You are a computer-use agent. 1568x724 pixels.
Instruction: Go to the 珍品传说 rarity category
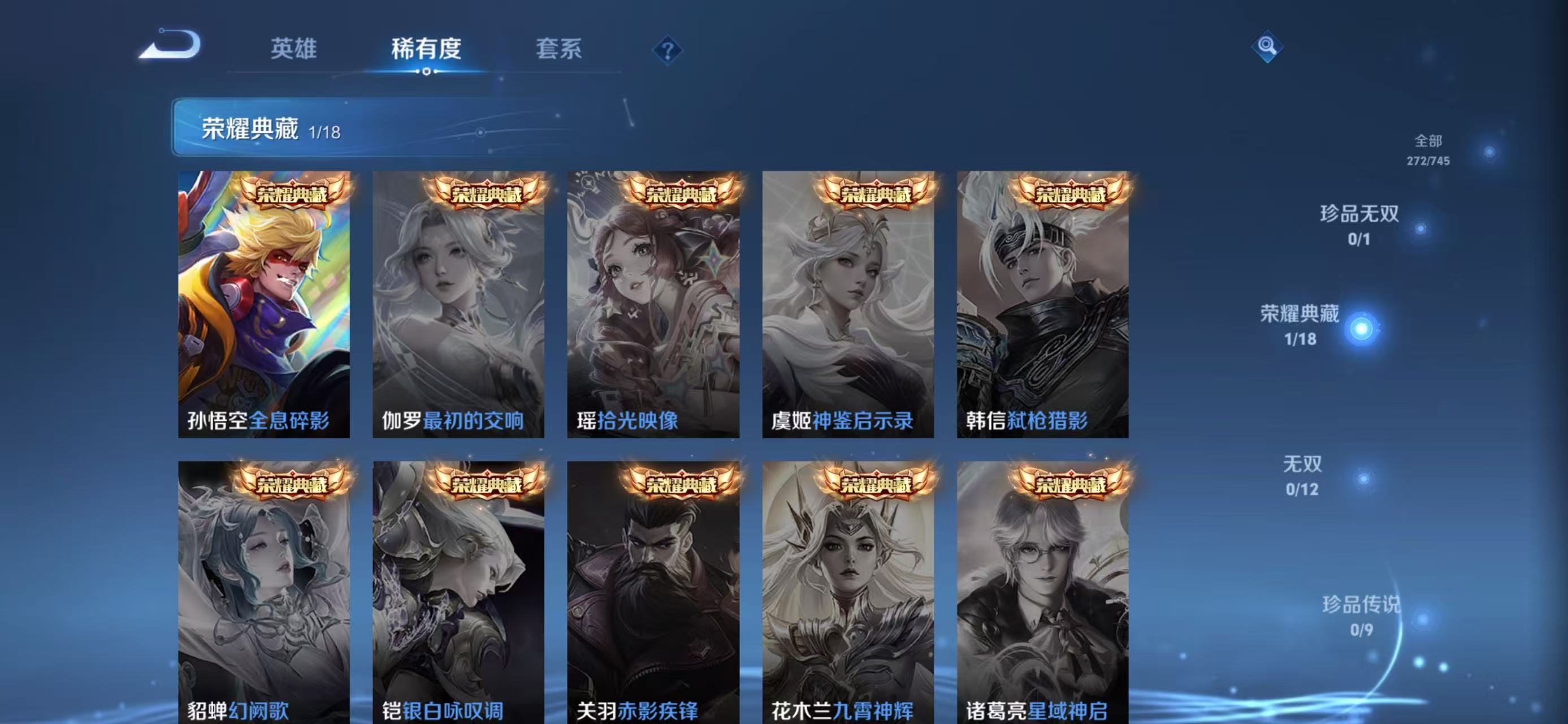coord(1362,615)
